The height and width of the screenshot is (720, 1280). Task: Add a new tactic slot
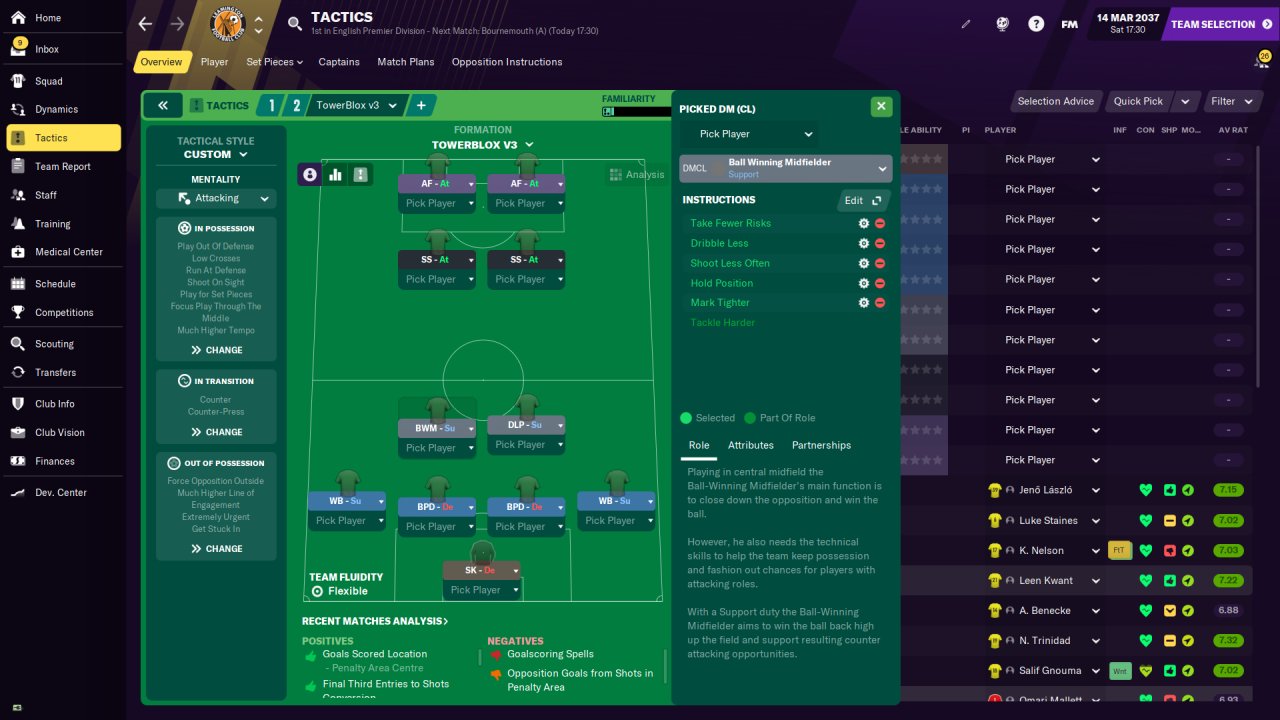click(421, 105)
